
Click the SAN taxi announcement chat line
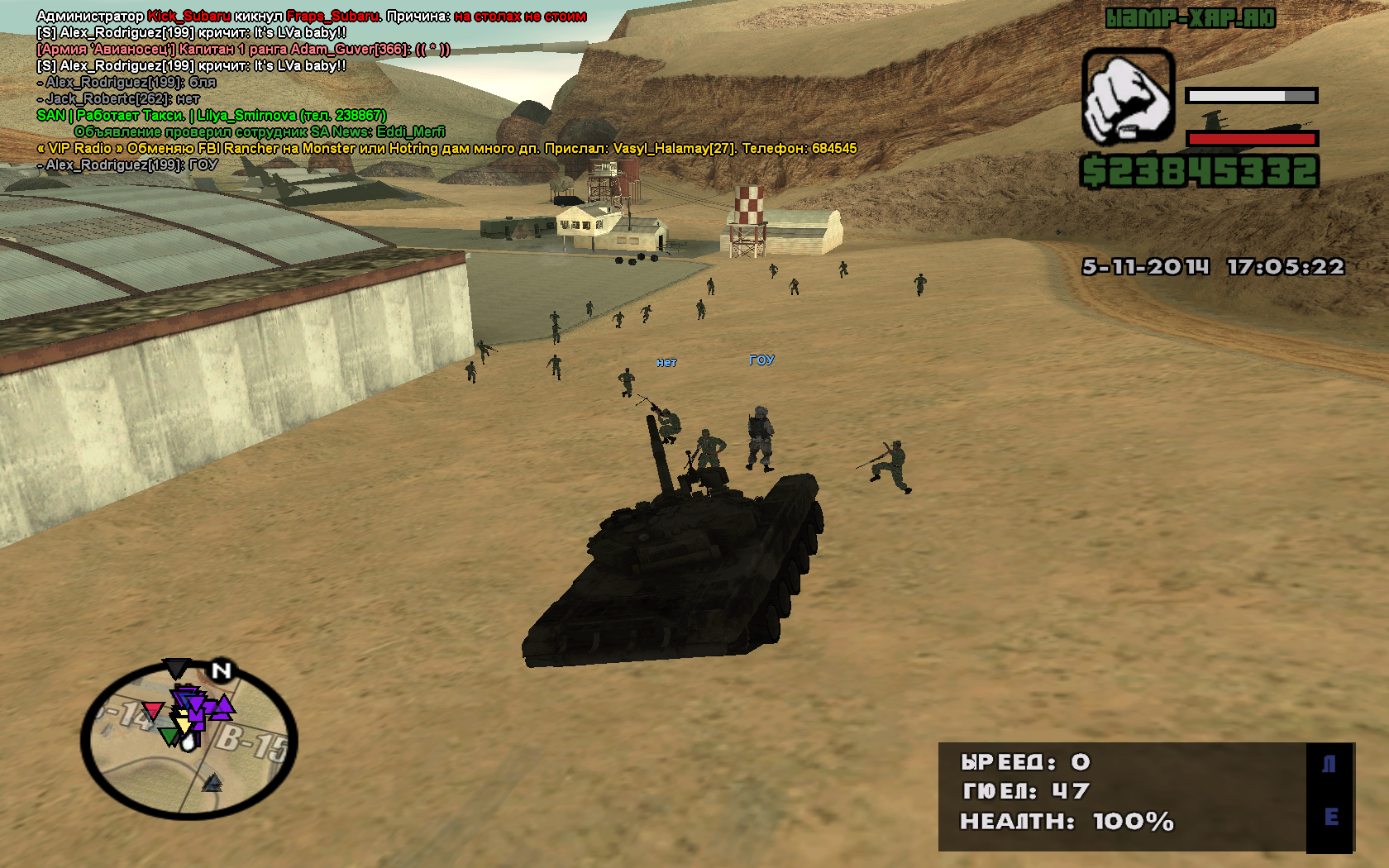tap(212, 115)
